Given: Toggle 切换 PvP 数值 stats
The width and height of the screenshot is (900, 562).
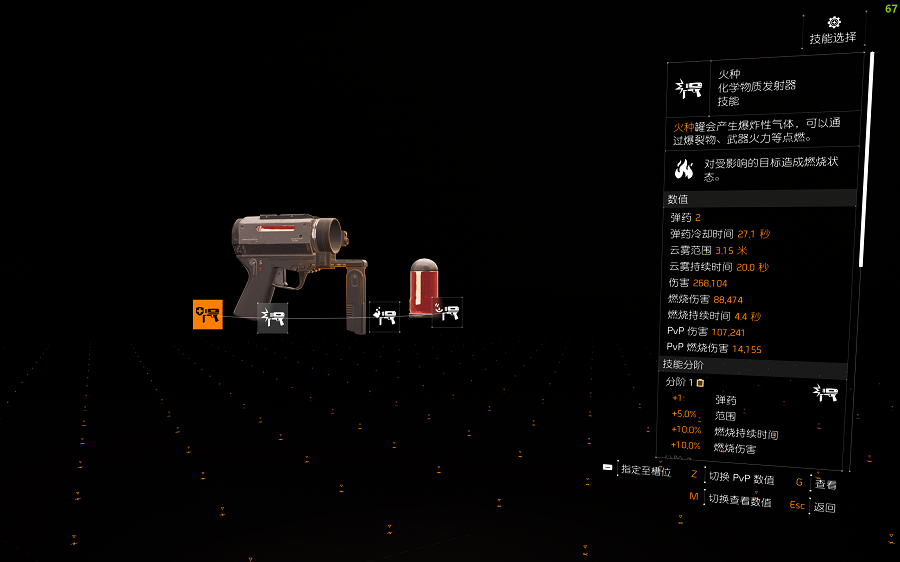Looking at the screenshot, I should click(x=740, y=478).
